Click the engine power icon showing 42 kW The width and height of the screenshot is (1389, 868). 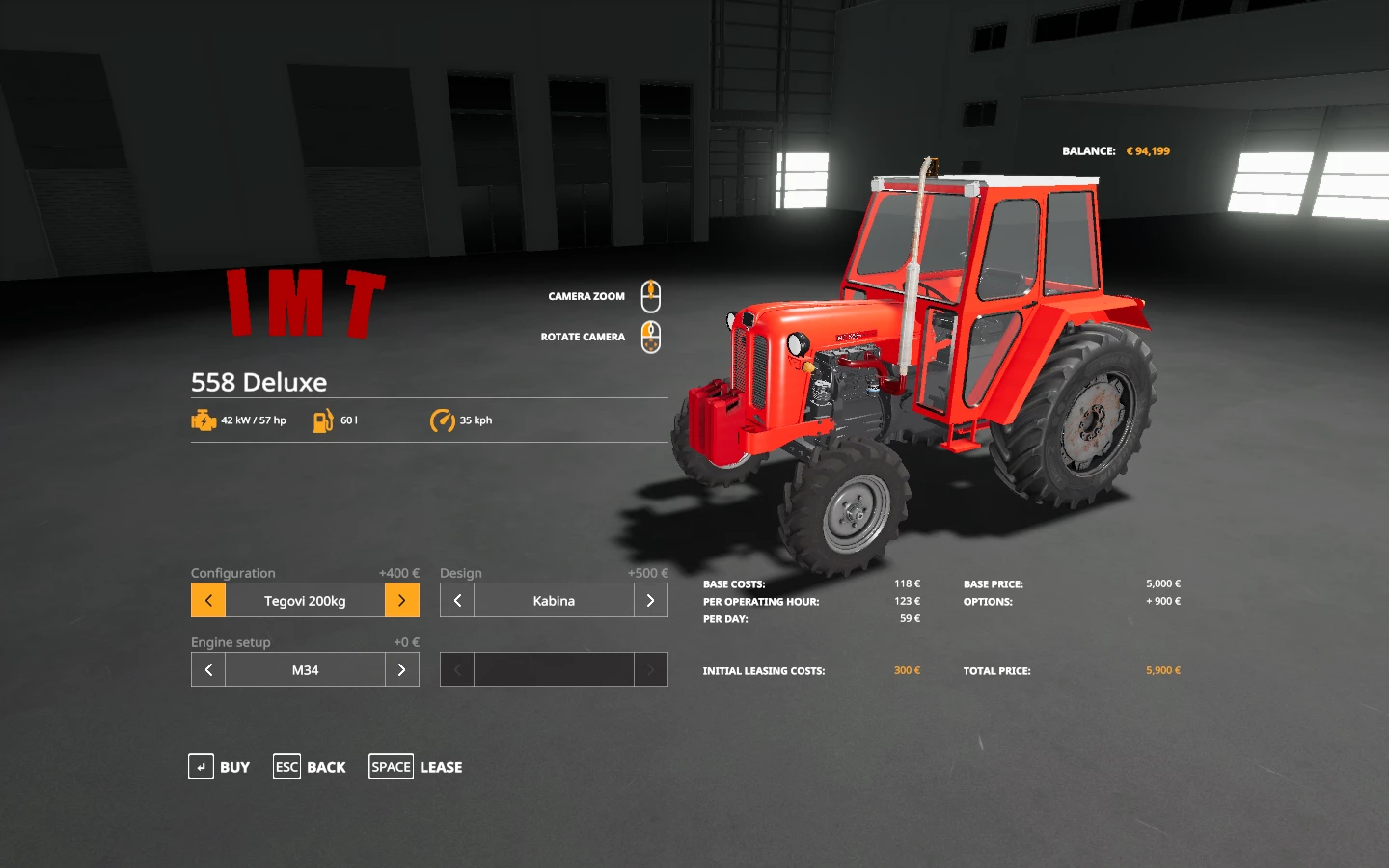[x=203, y=420]
